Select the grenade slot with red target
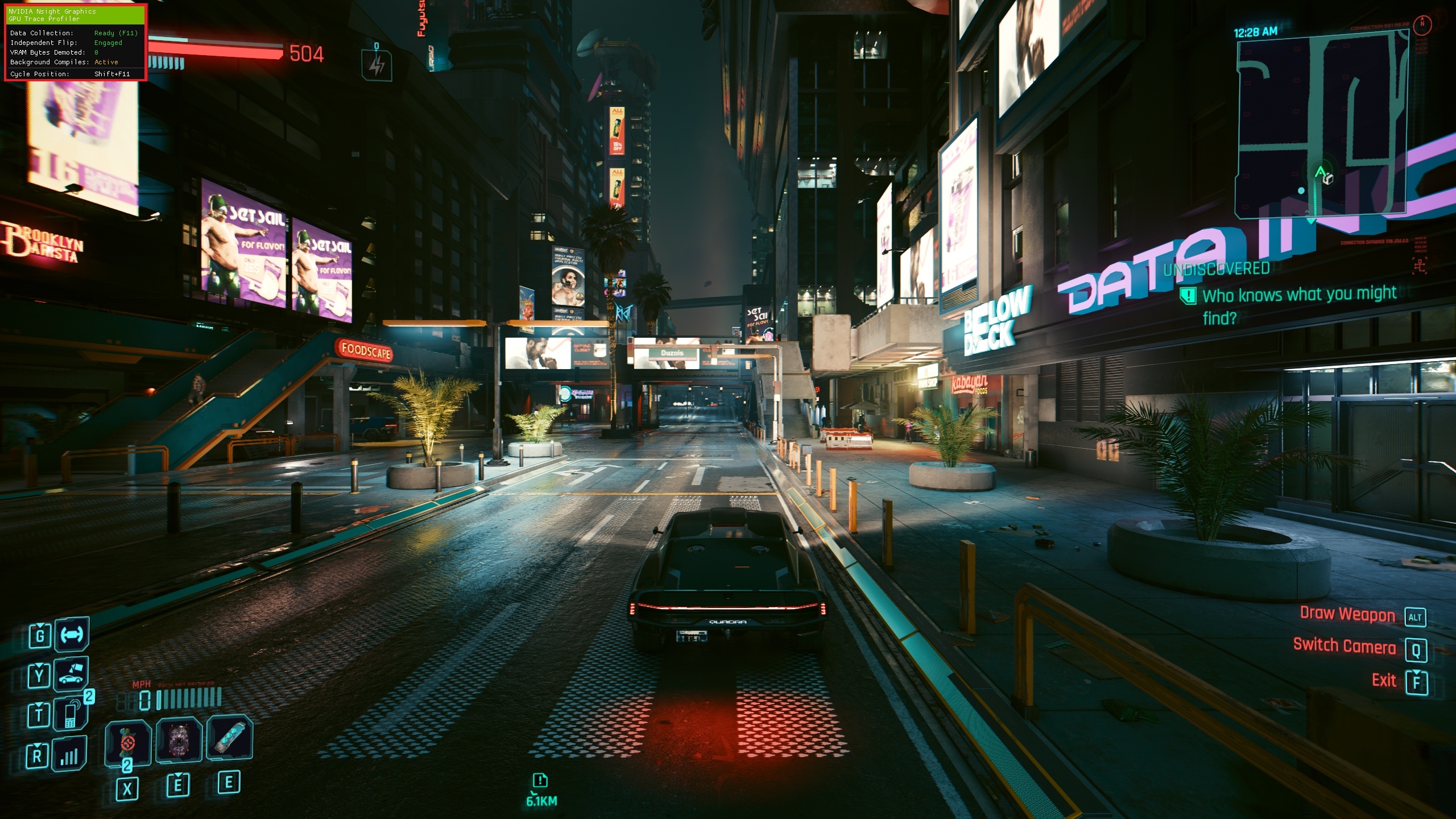The height and width of the screenshot is (819, 1456). click(x=128, y=742)
